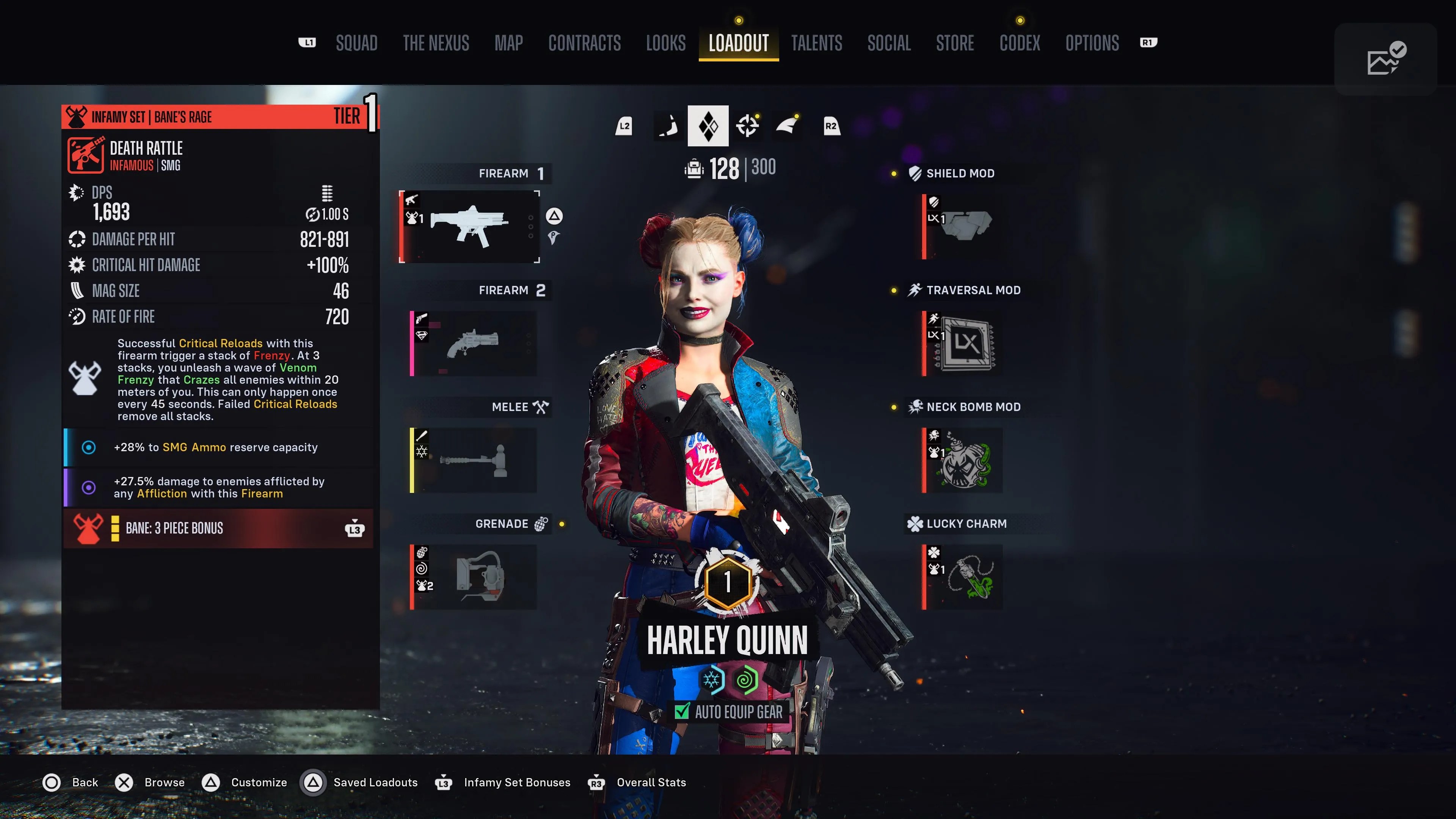Screen dimensions: 1456x819
Task: View Overall Stats from the bottom bar
Action: coord(651,782)
